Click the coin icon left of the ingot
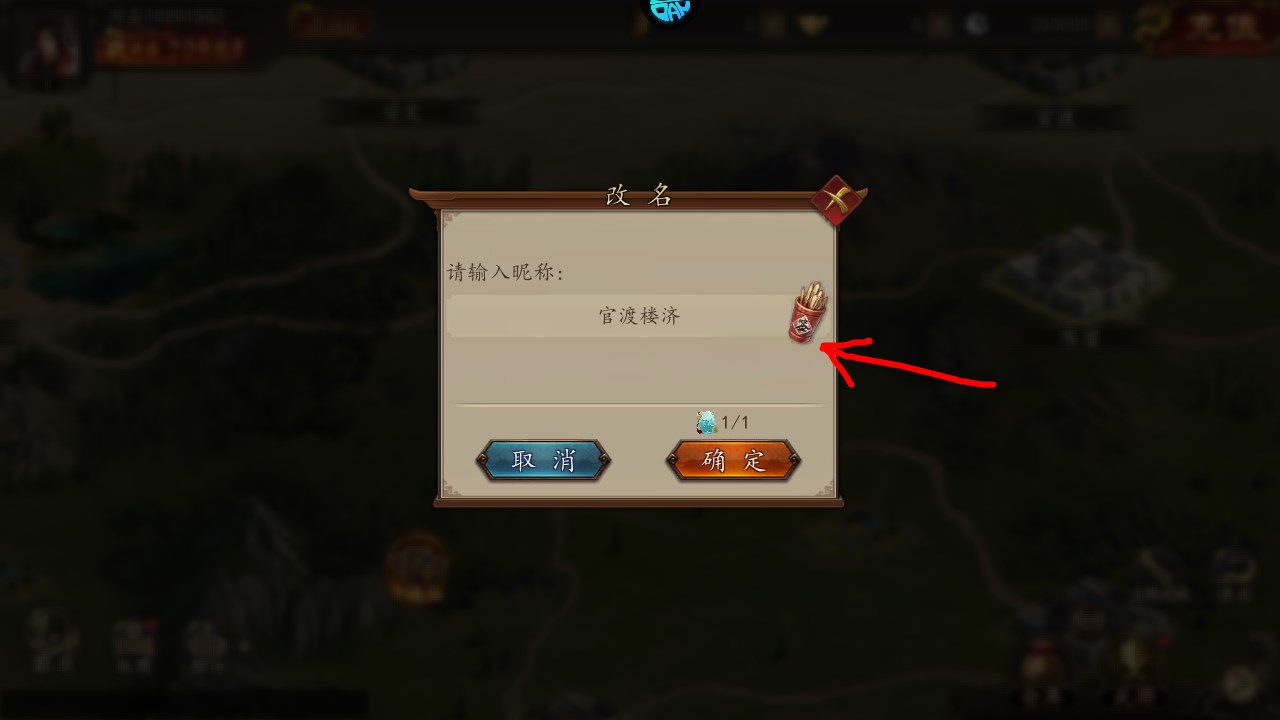The height and width of the screenshot is (720, 1280). click(x=770, y=23)
